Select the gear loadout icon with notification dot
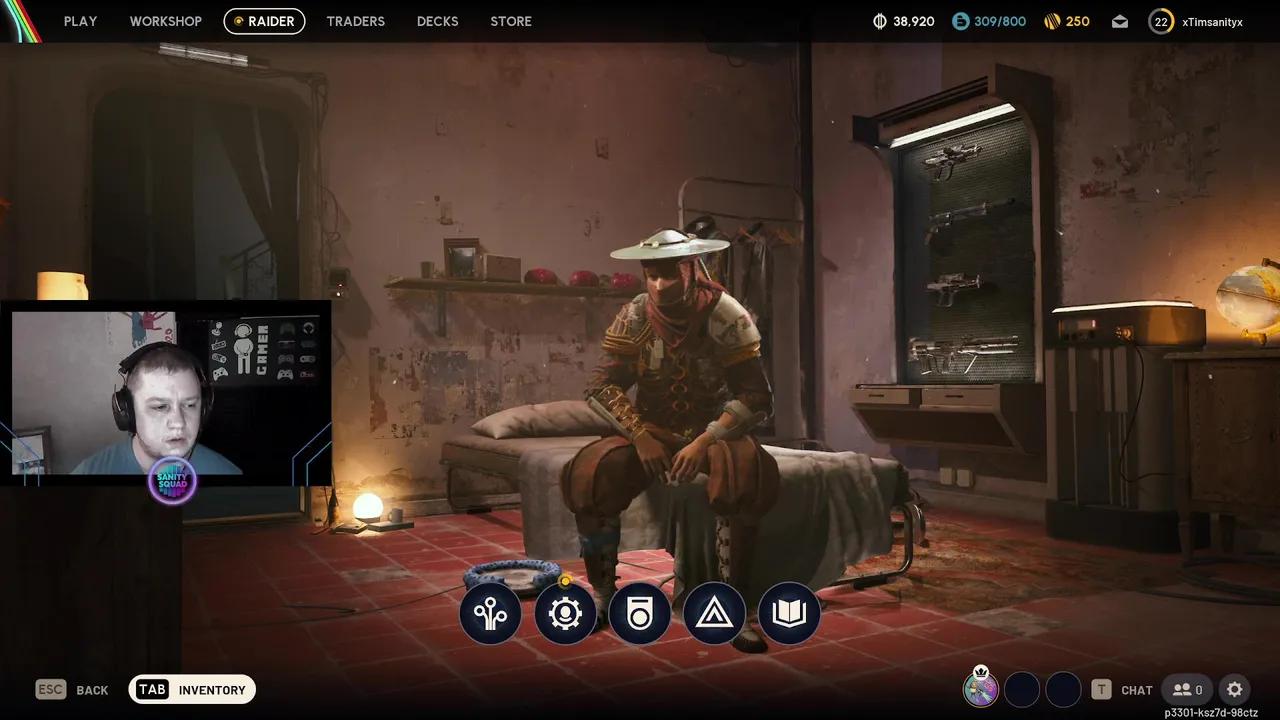The width and height of the screenshot is (1280, 720). (565, 614)
